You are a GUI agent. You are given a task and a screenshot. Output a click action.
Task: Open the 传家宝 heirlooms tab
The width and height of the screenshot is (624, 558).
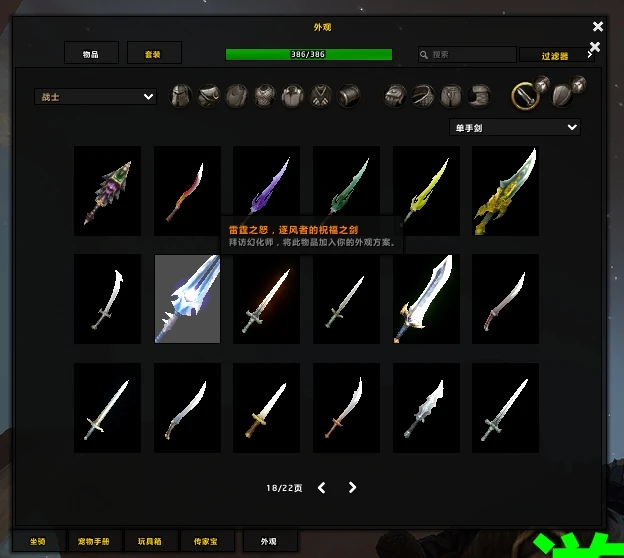coord(212,541)
